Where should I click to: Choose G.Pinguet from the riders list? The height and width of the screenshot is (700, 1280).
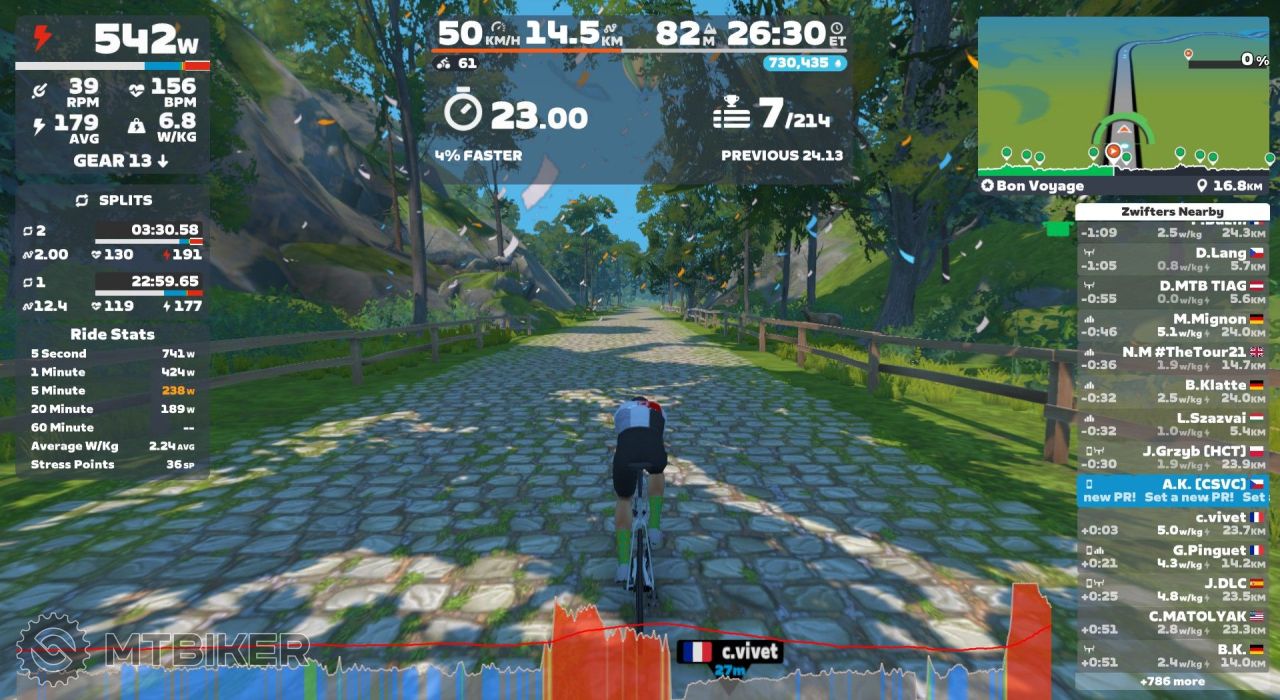pos(1173,556)
